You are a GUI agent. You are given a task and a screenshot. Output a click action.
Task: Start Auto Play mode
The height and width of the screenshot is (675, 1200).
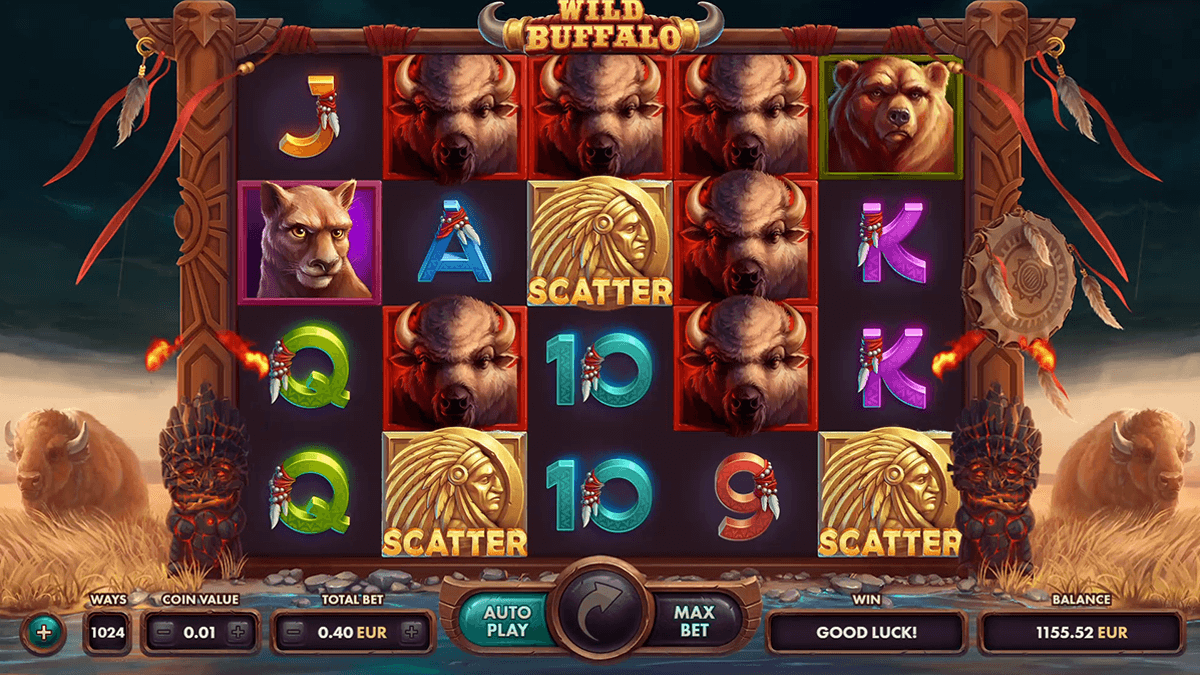click(507, 621)
